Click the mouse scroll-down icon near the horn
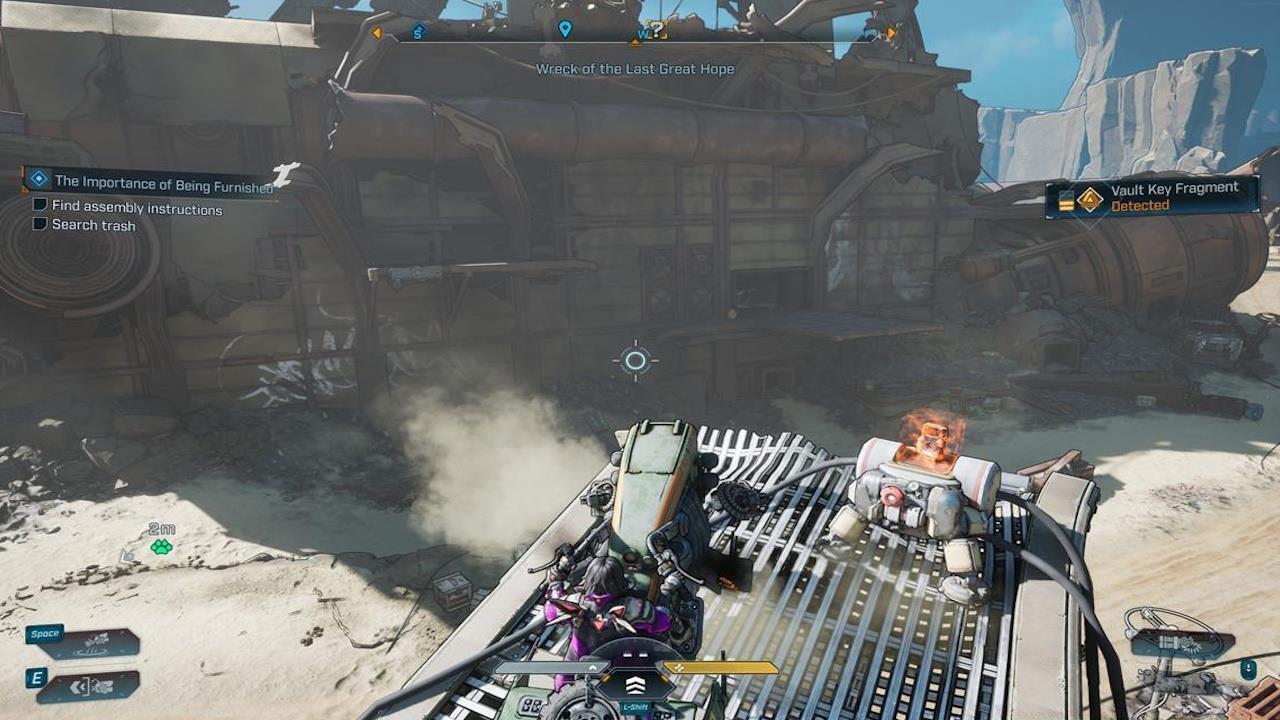This screenshot has height=720, width=1280. click(1248, 670)
